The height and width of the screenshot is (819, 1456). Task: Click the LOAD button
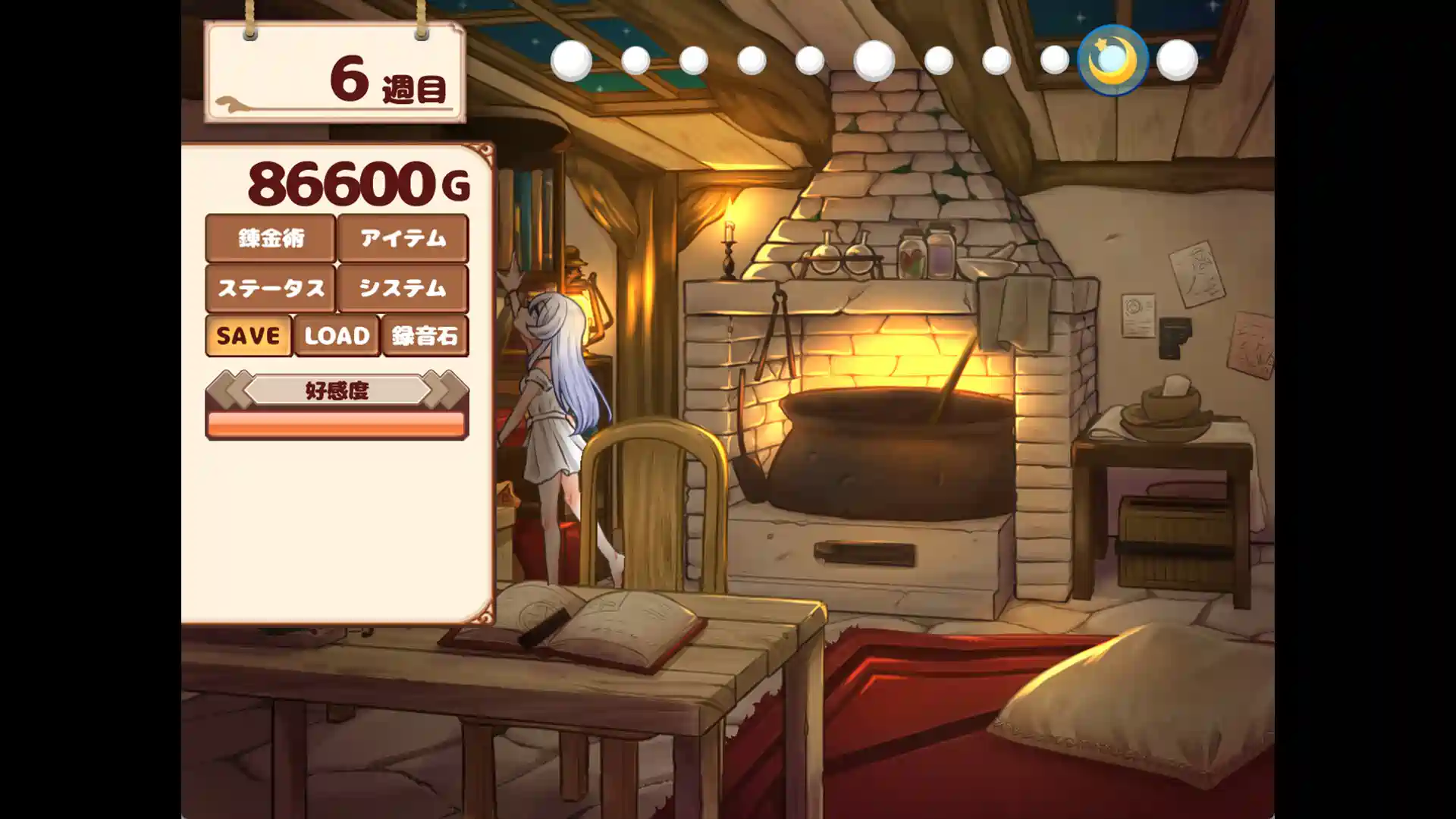(336, 336)
